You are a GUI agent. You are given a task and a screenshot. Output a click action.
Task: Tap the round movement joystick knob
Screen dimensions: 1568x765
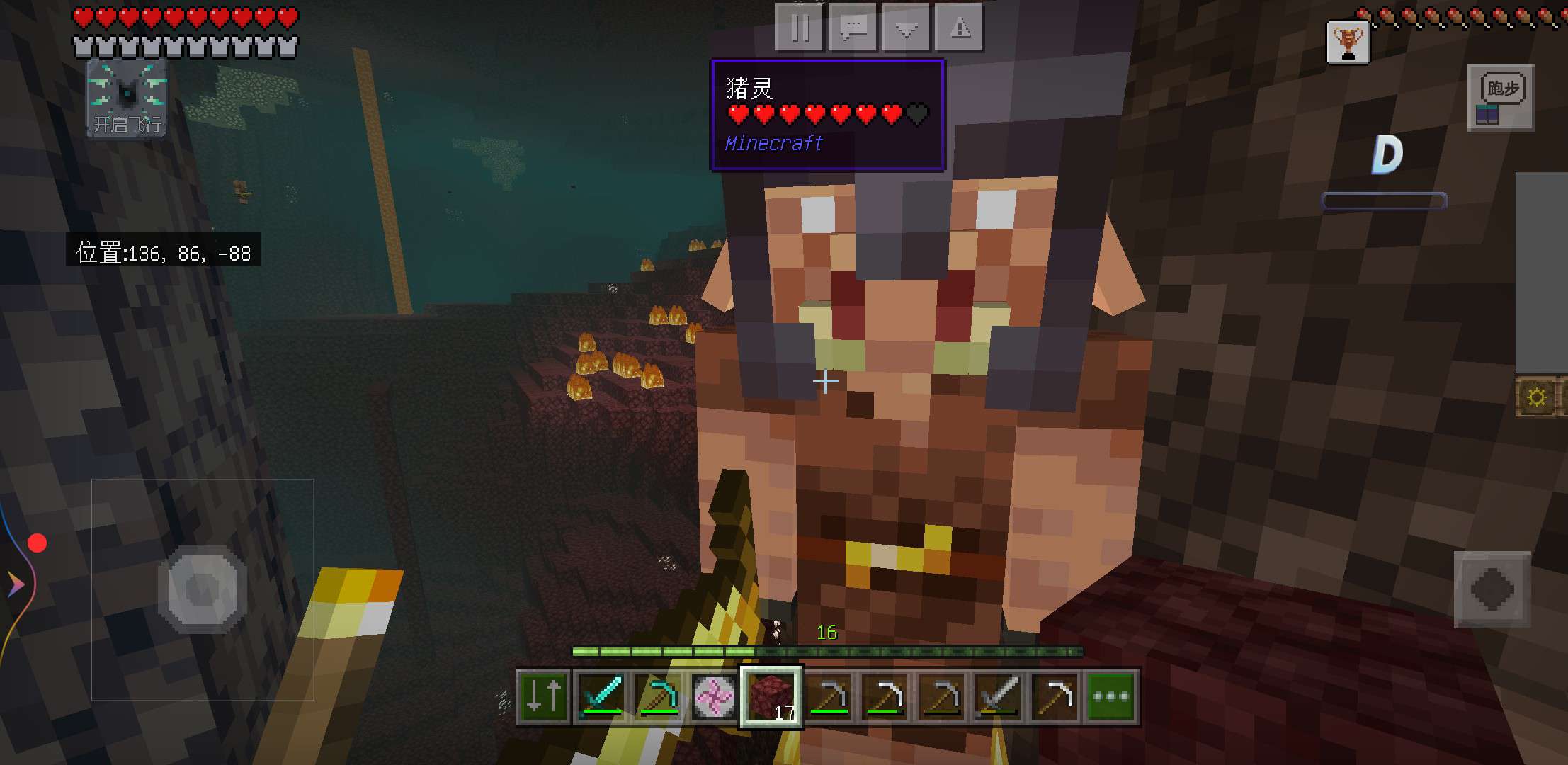coord(203,589)
